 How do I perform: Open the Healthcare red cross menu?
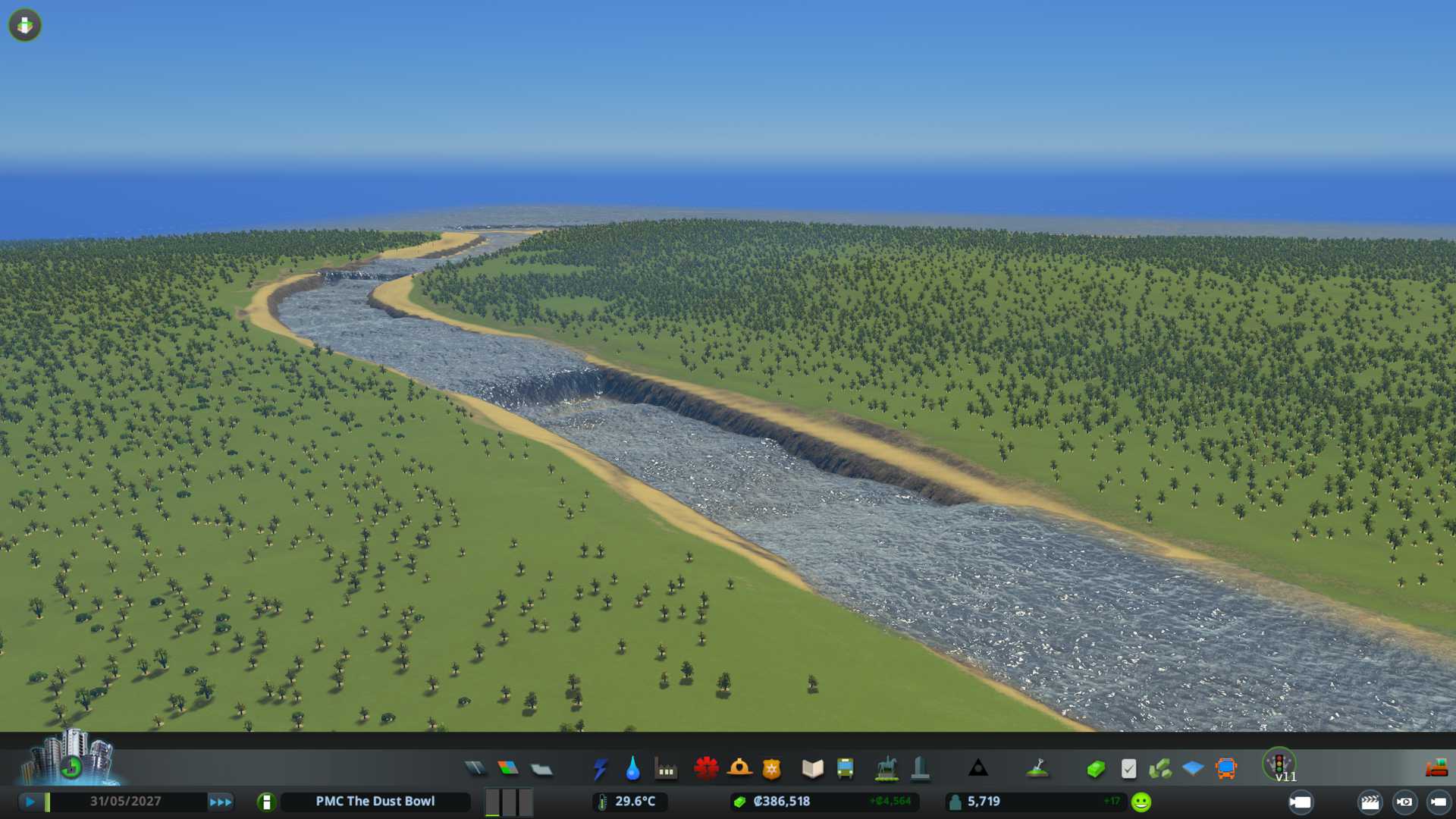pyautogui.click(x=706, y=769)
